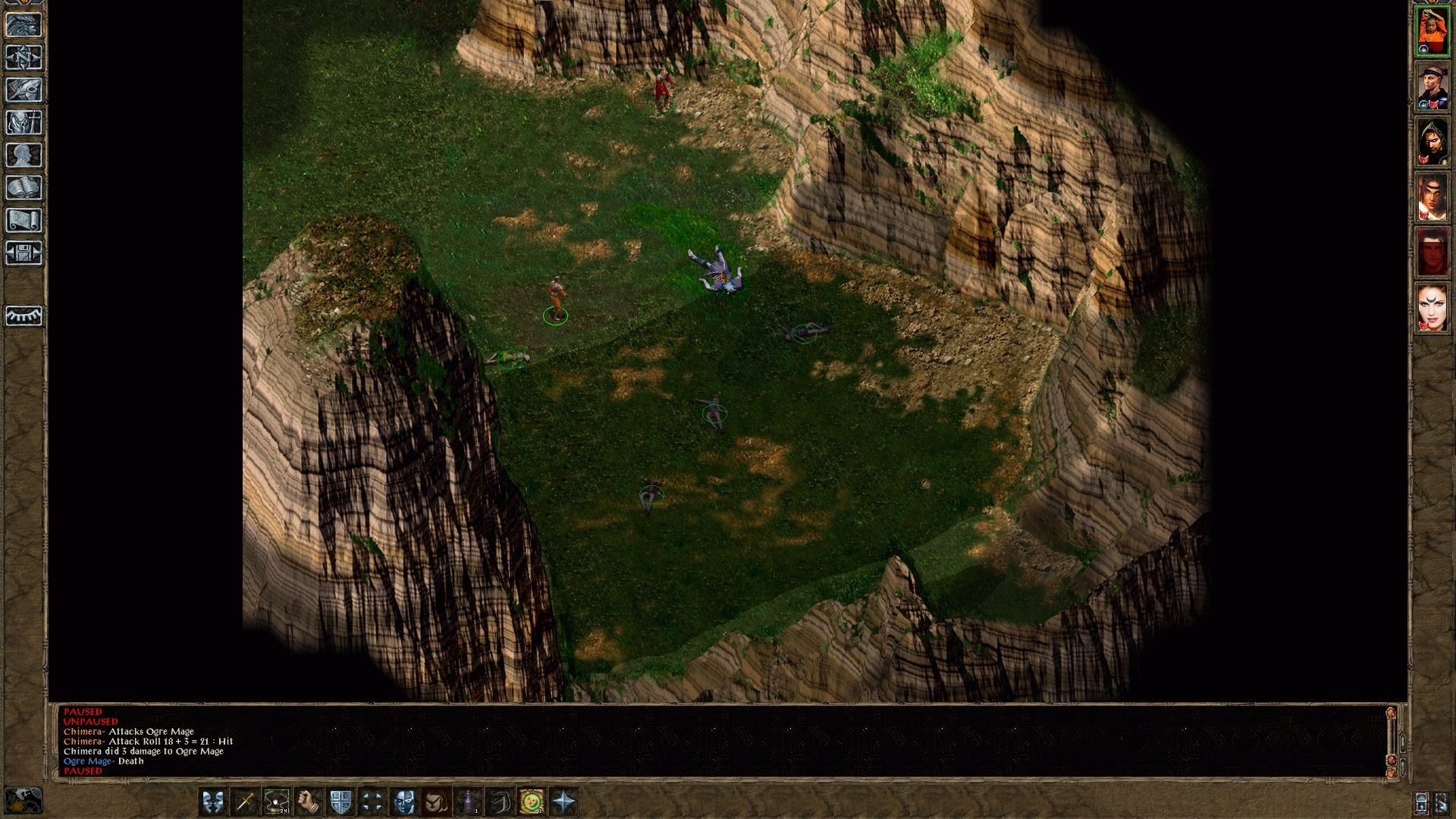The image size is (1456, 819).
Task: Start dialogue with the twin masks button
Action: [x=213, y=800]
